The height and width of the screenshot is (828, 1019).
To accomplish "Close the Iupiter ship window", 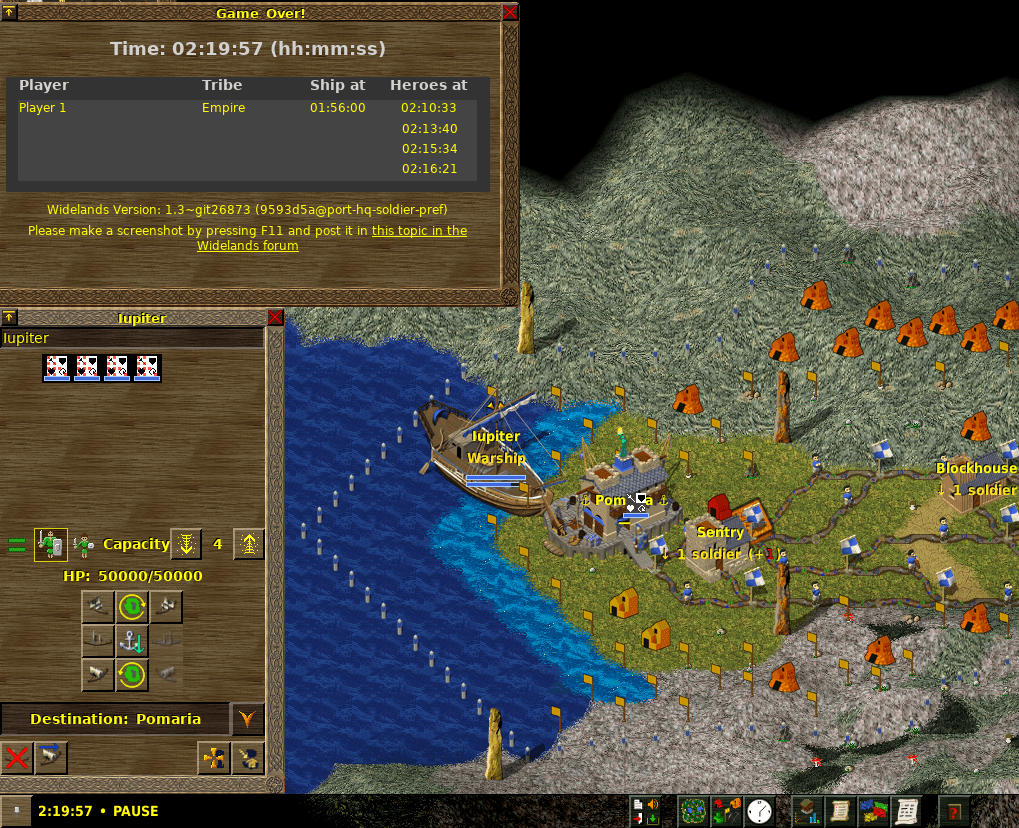I will 276,318.
